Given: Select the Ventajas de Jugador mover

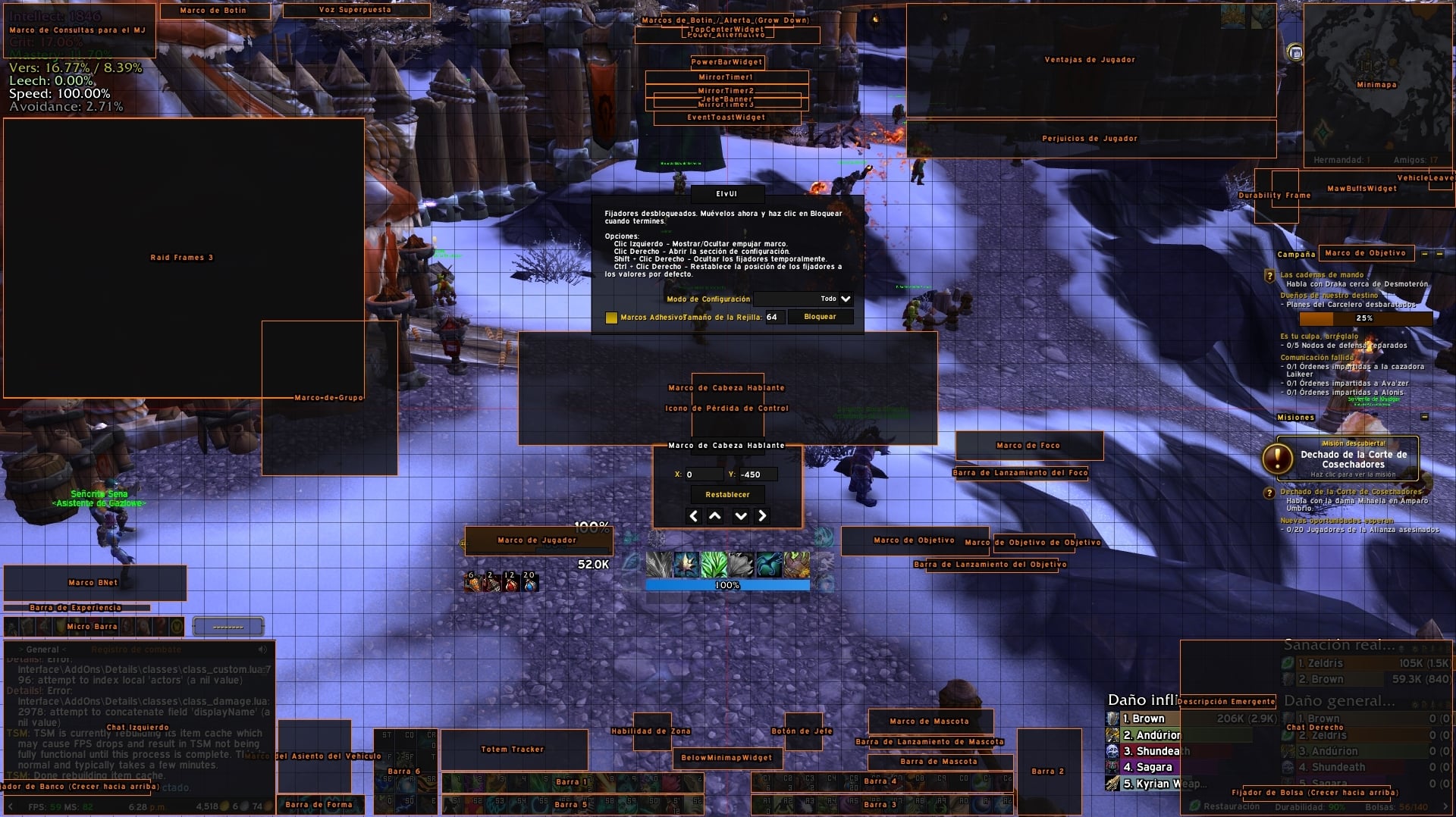Looking at the screenshot, I should 1090,60.
